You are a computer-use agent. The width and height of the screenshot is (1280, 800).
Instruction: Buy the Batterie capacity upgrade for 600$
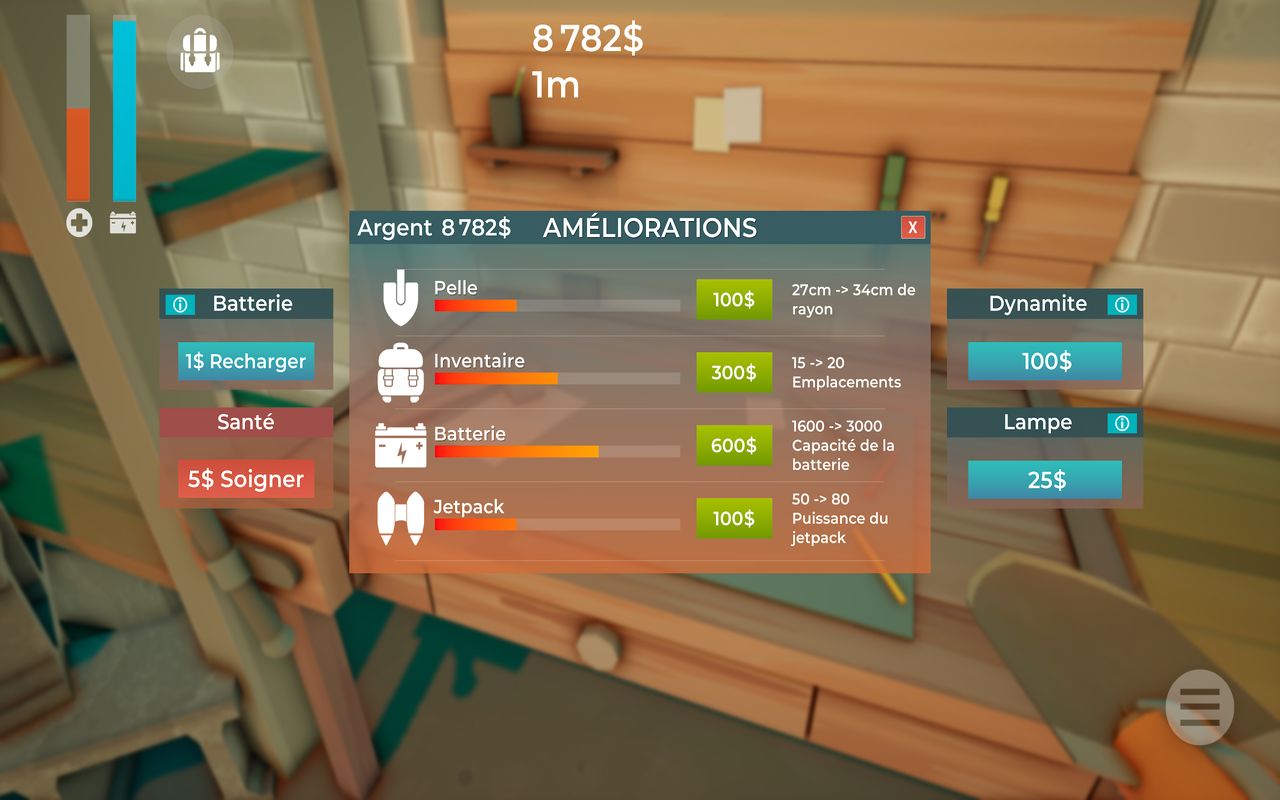pos(734,445)
